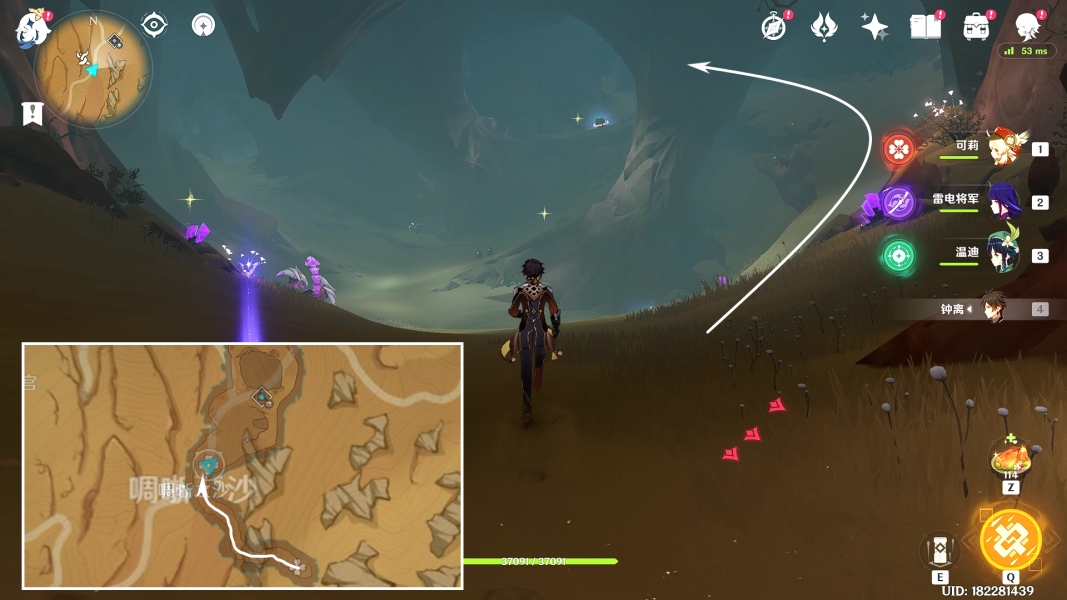
Task: Select active character 钟离 in party list
Action: click(992, 309)
